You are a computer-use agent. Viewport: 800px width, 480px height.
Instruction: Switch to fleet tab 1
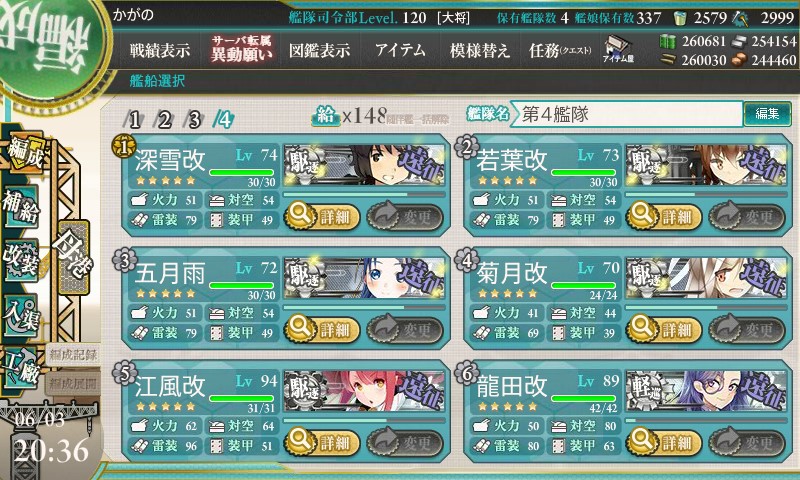(136, 119)
